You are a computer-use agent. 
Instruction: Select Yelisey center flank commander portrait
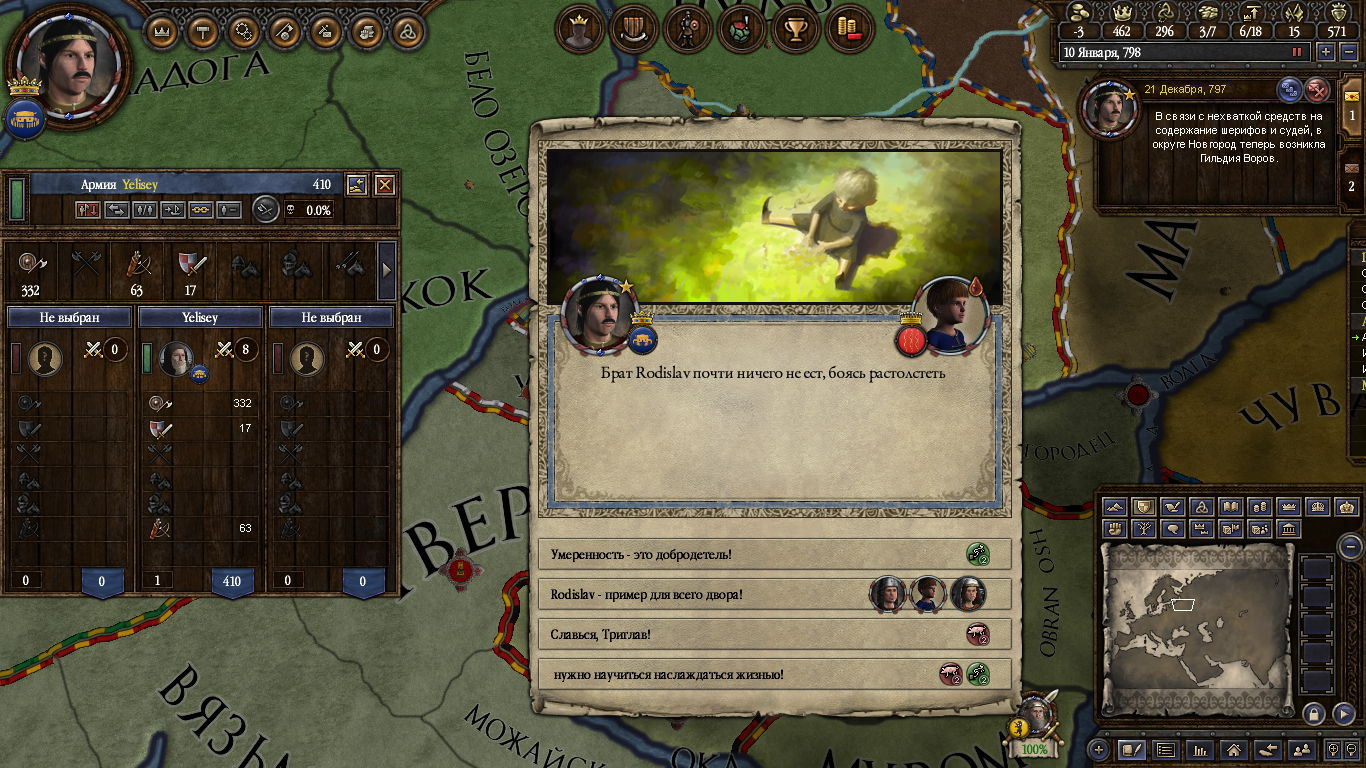pyautogui.click(x=176, y=358)
